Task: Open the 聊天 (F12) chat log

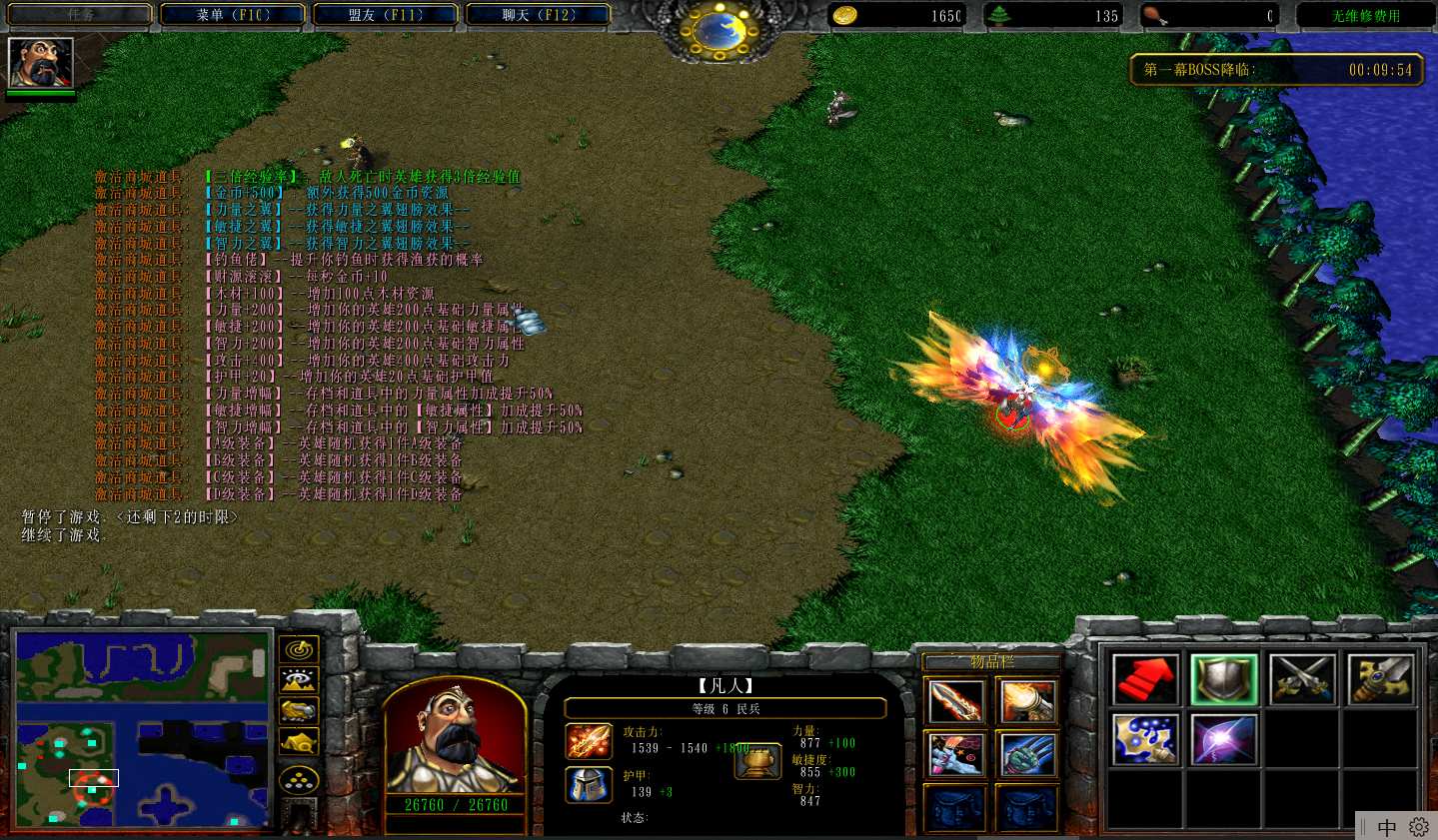Action: pos(539,15)
